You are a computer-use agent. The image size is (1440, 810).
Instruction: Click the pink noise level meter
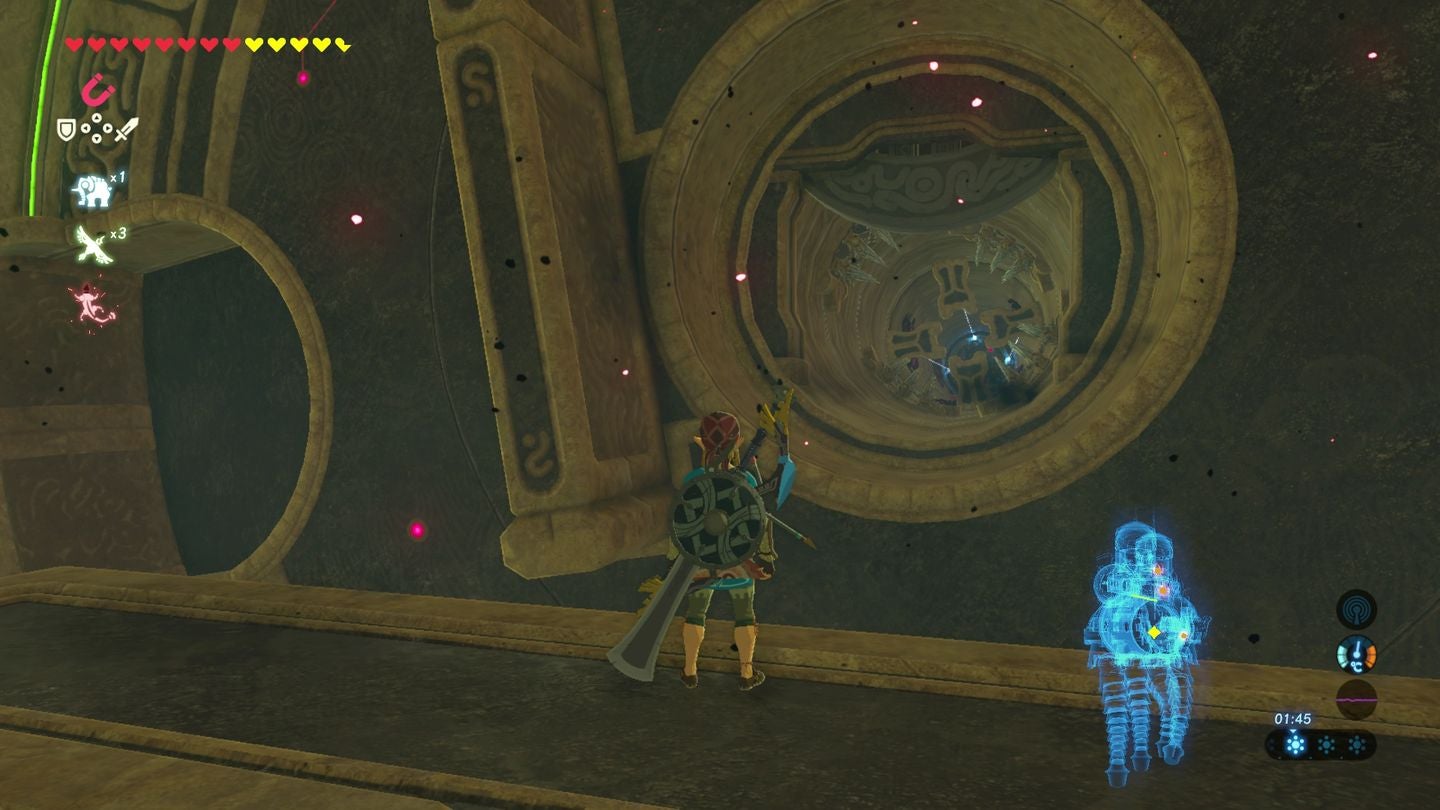[1356, 699]
